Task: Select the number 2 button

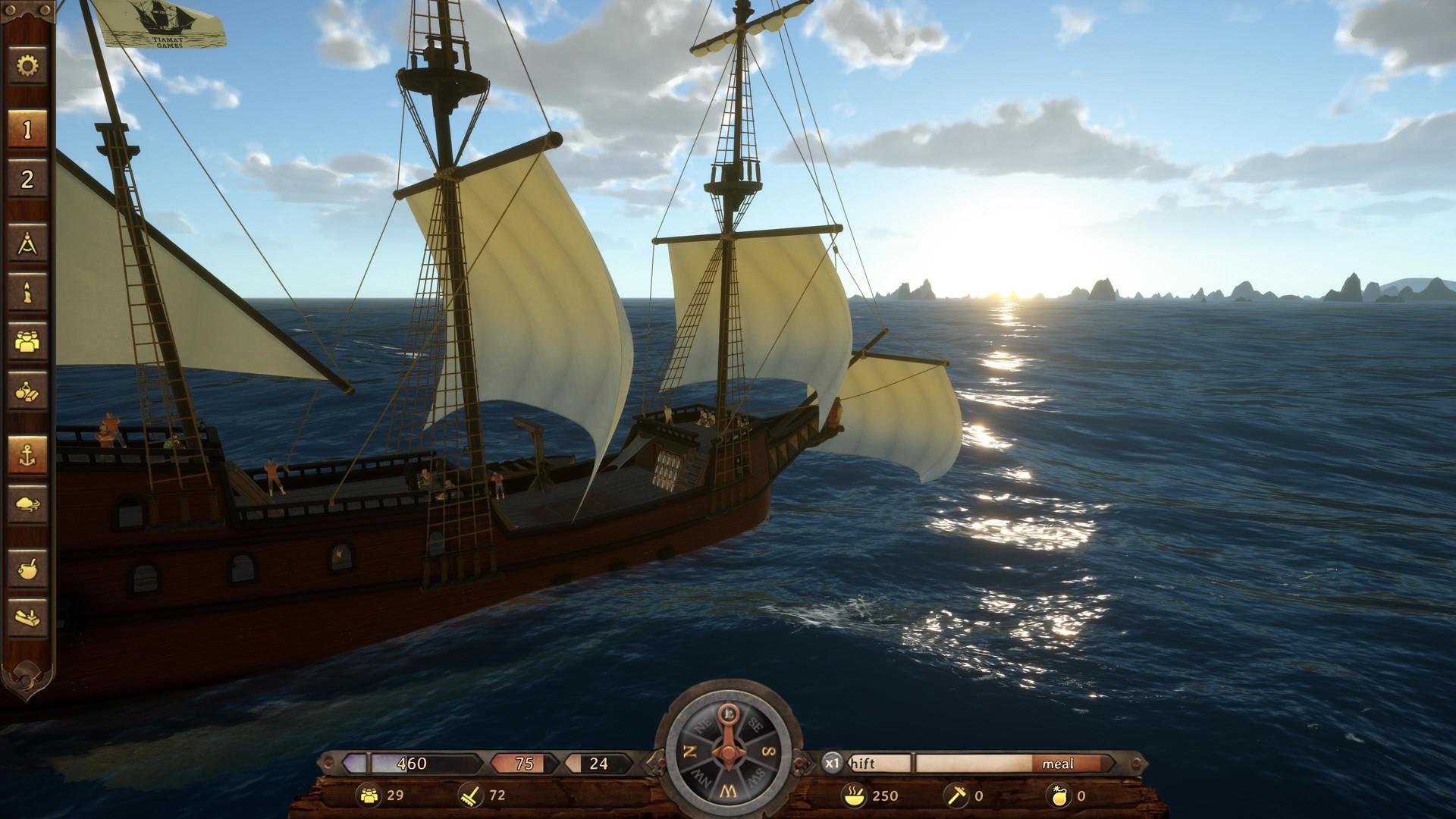Action: 27,180
